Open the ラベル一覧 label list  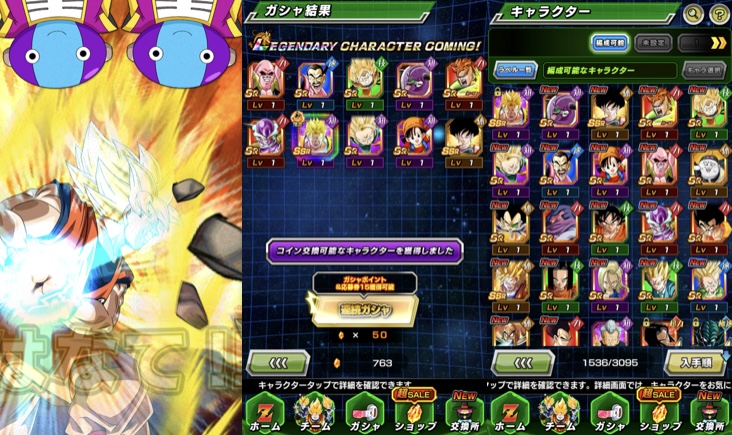(x=515, y=70)
